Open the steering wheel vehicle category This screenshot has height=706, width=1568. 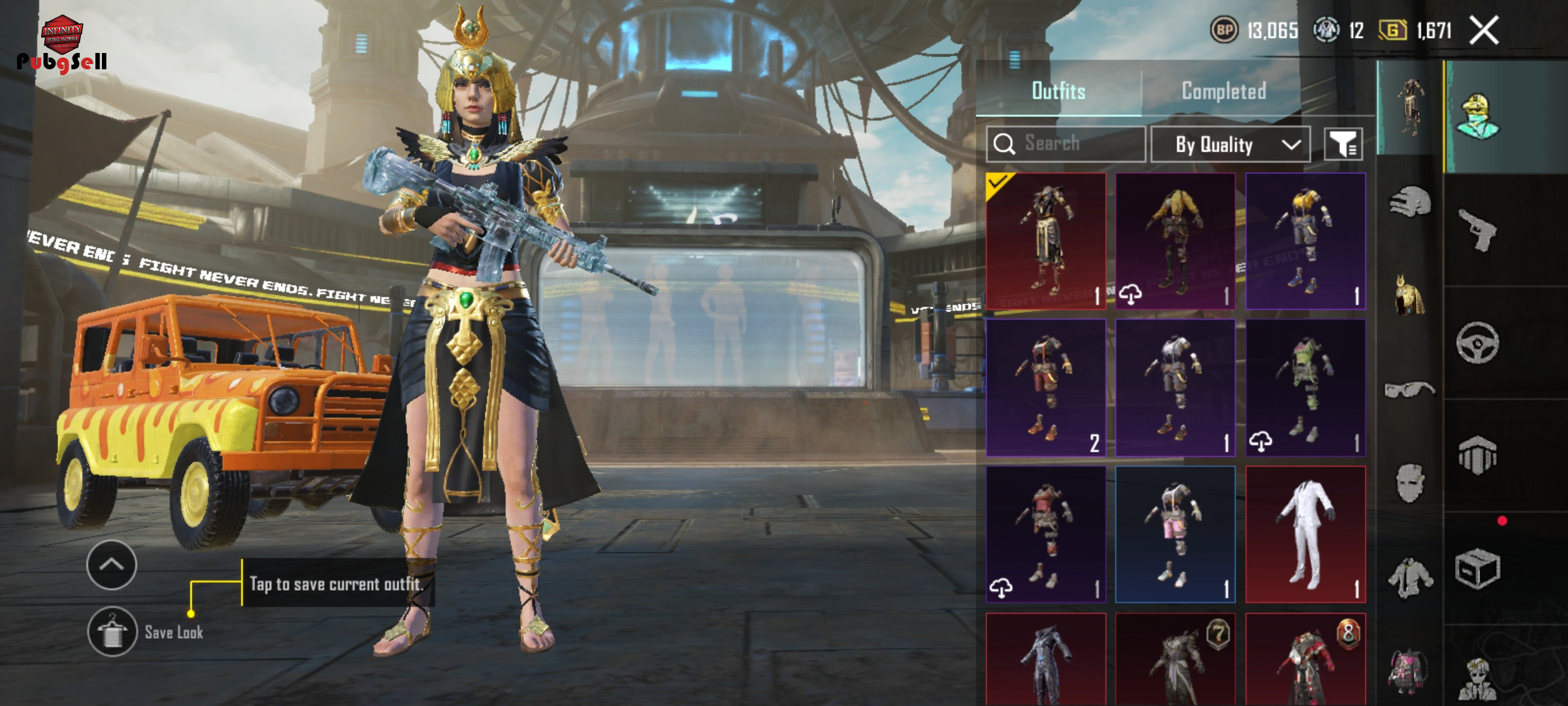click(1478, 343)
